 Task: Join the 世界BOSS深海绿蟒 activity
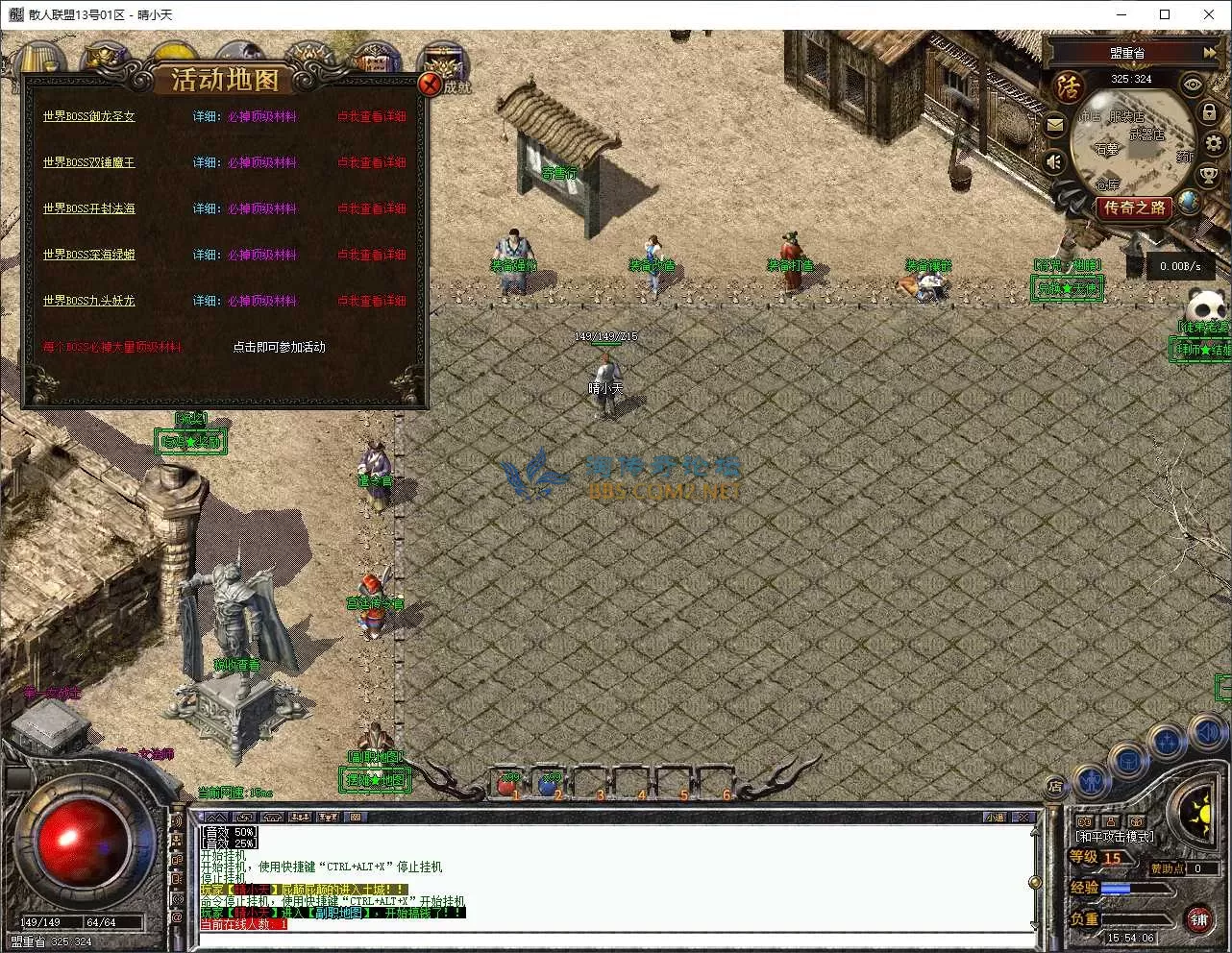point(88,255)
